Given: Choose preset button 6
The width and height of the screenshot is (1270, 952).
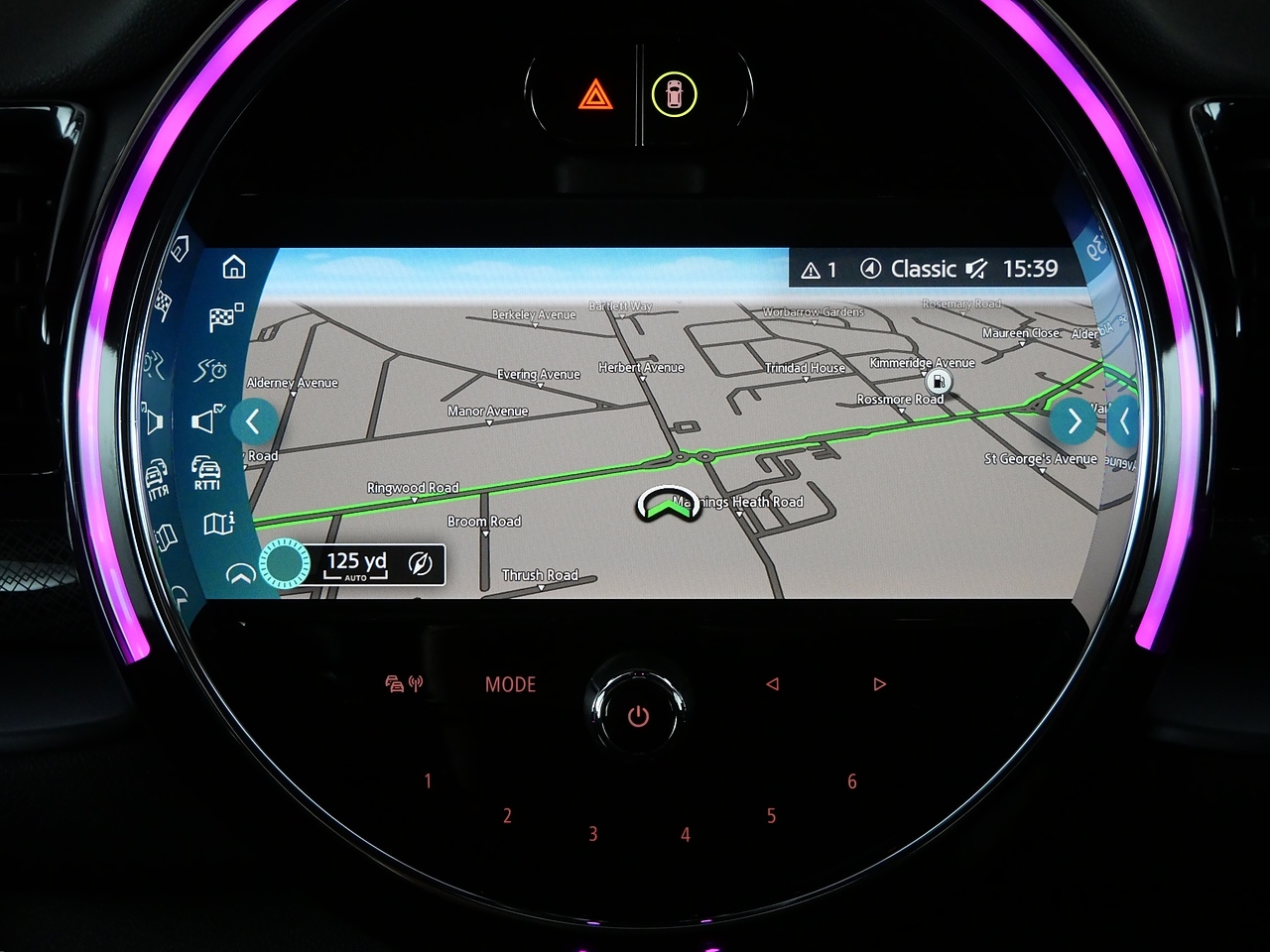Looking at the screenshot, I should point(851,781).
